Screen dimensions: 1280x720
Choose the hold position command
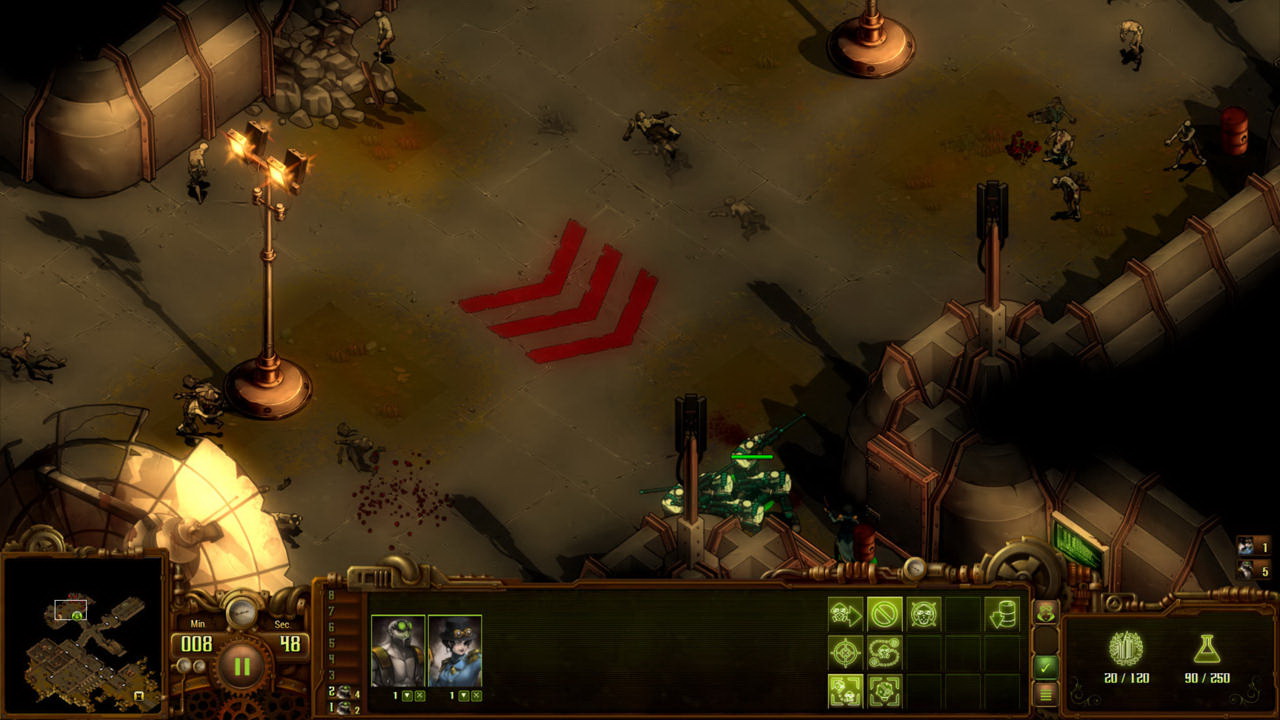click(923, 614)
